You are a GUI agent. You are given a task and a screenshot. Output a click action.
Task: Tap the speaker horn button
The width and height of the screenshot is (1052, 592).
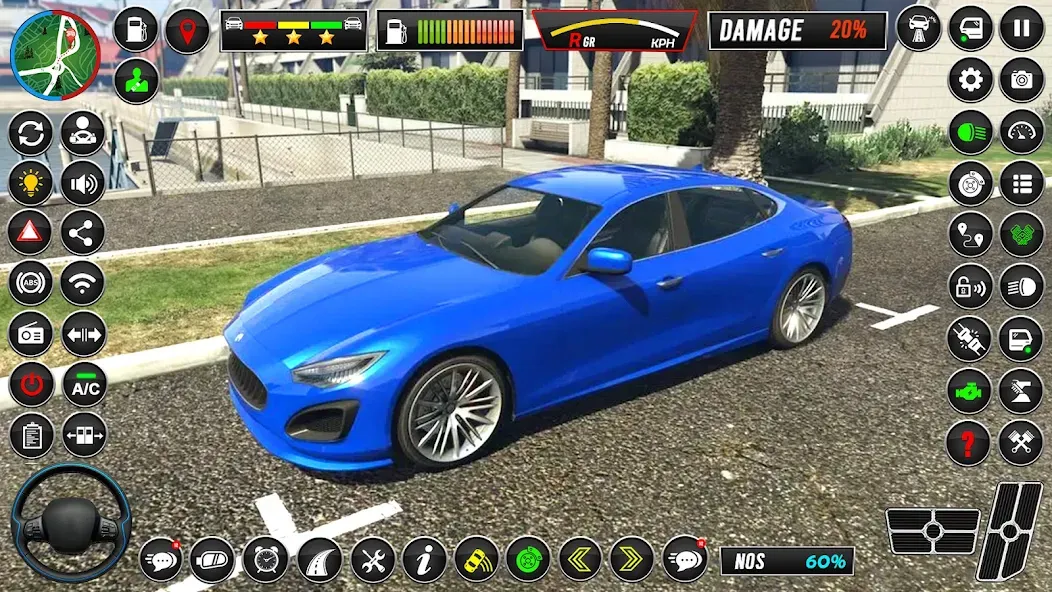tap(83, 183)
